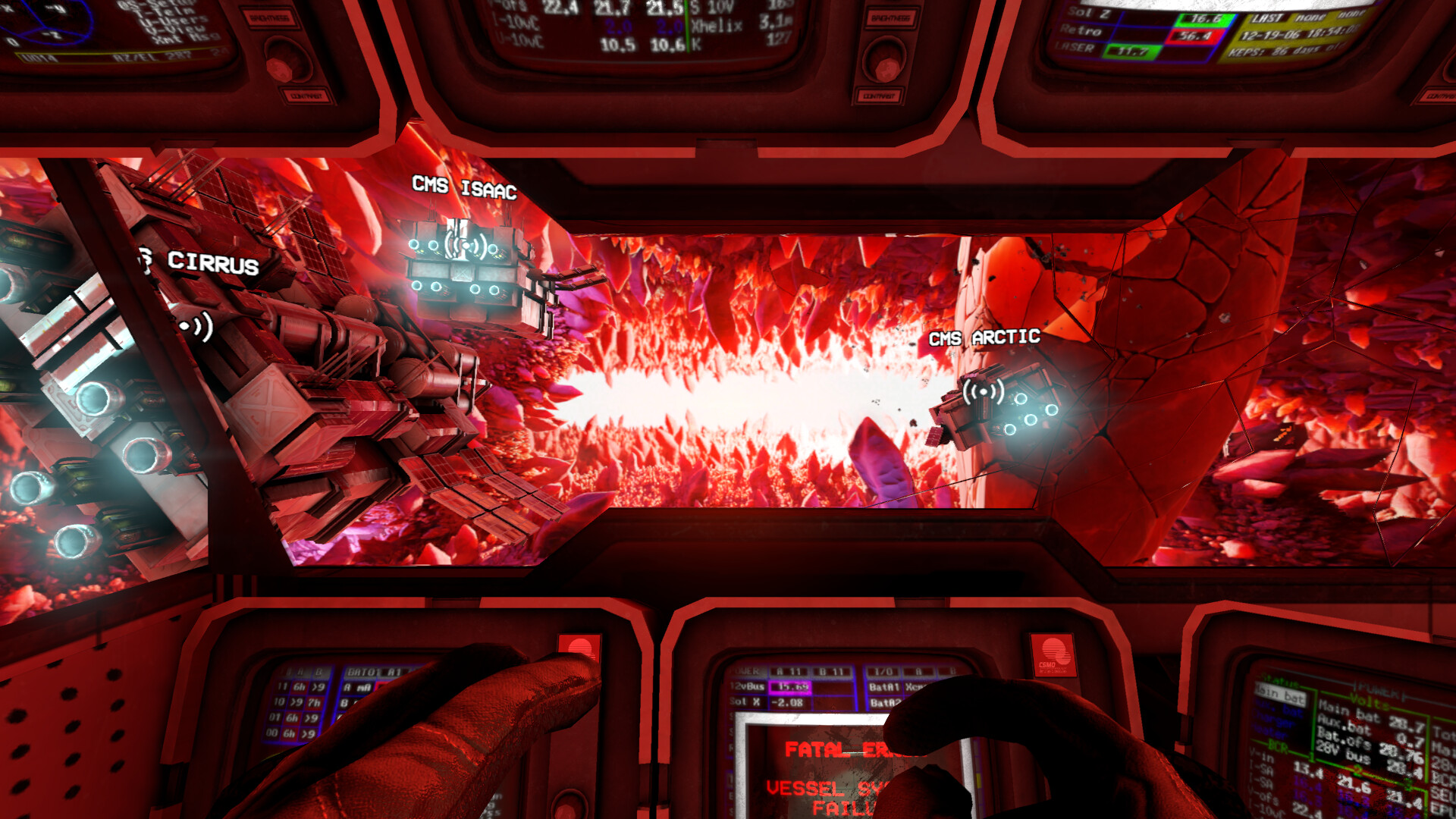Click the CMS CIRRUS broadcast signal icon

coord(194,326)
